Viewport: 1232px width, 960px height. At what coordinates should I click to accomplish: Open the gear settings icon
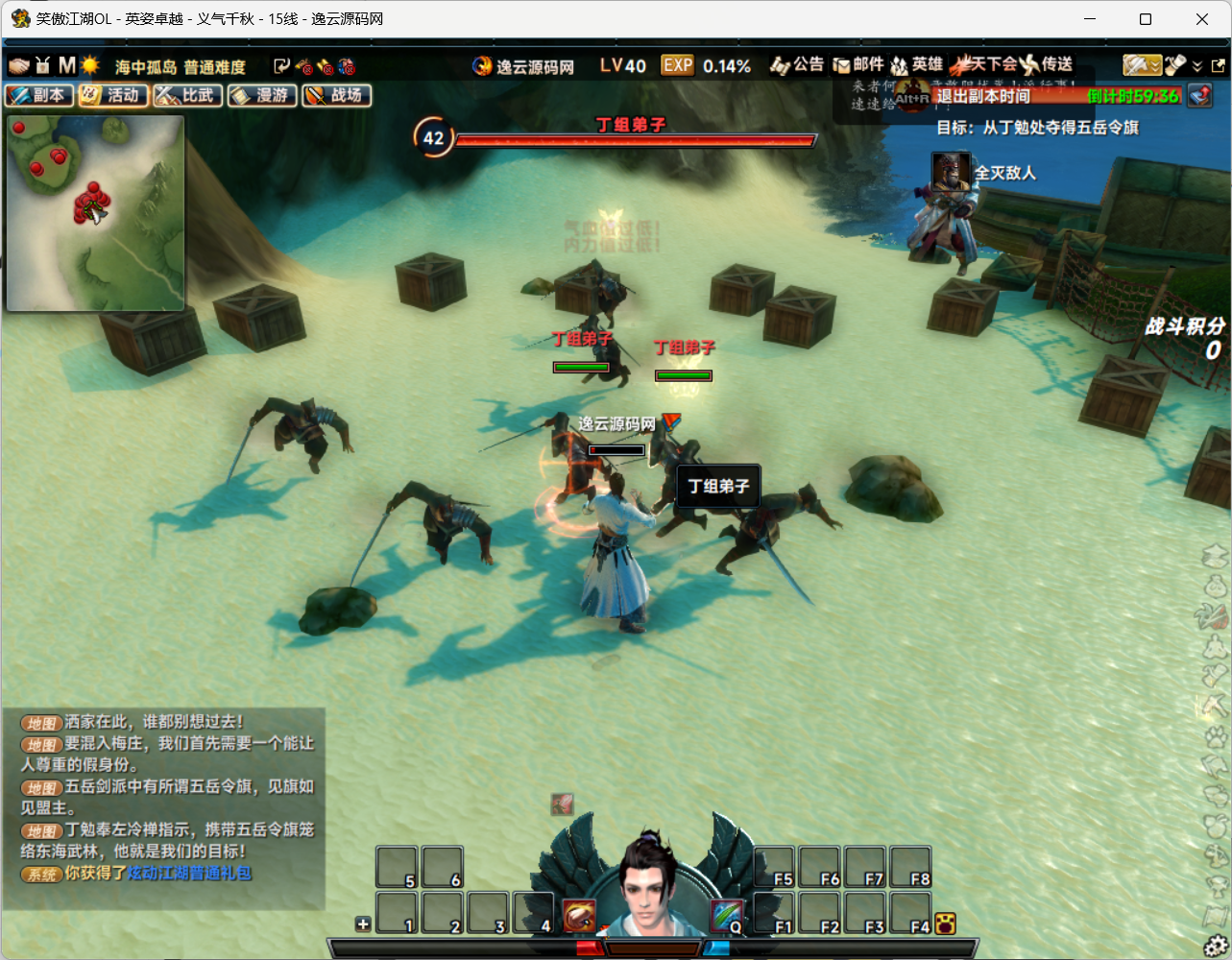pos(1217,945)
